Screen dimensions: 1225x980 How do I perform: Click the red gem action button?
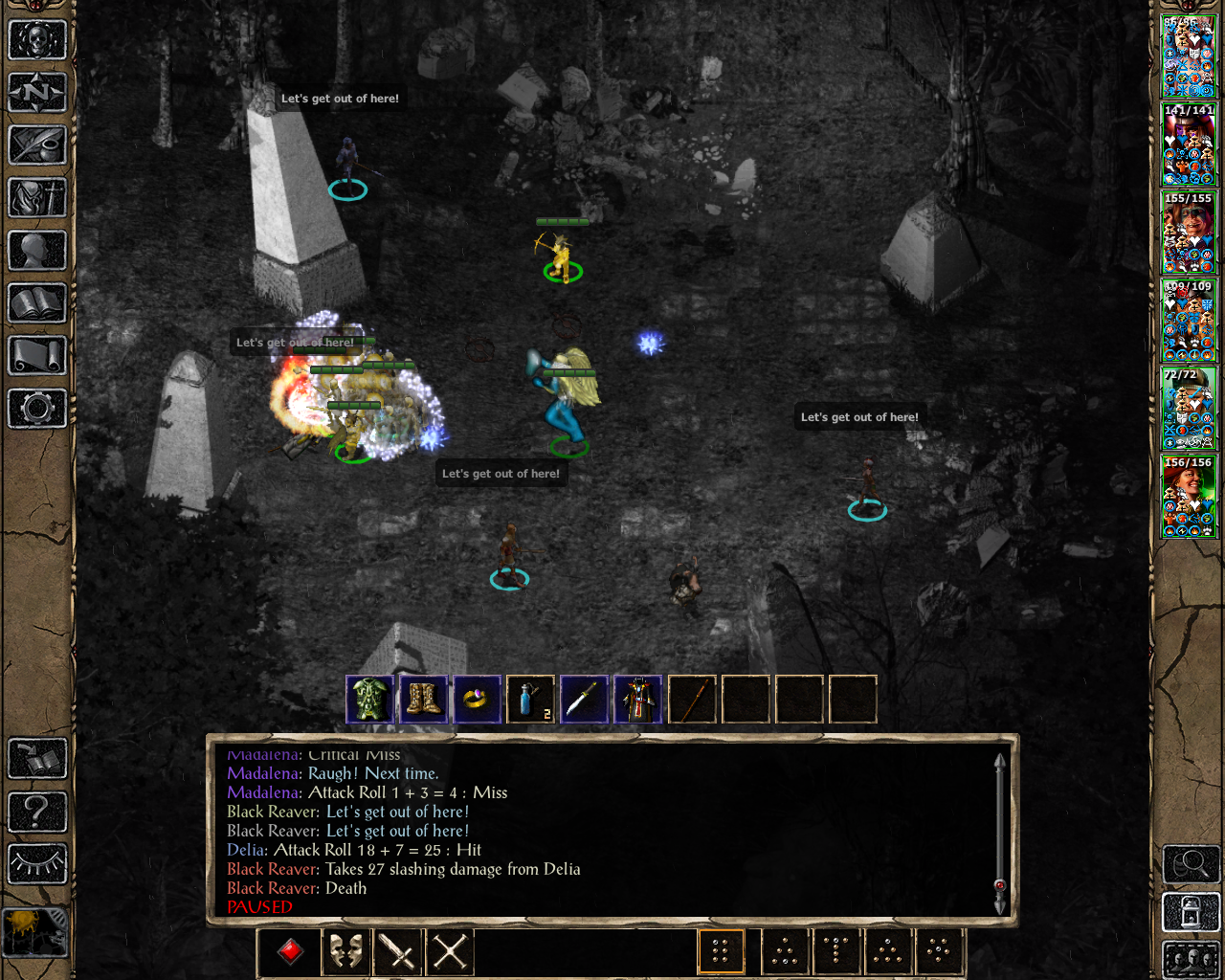pos(291,951)
